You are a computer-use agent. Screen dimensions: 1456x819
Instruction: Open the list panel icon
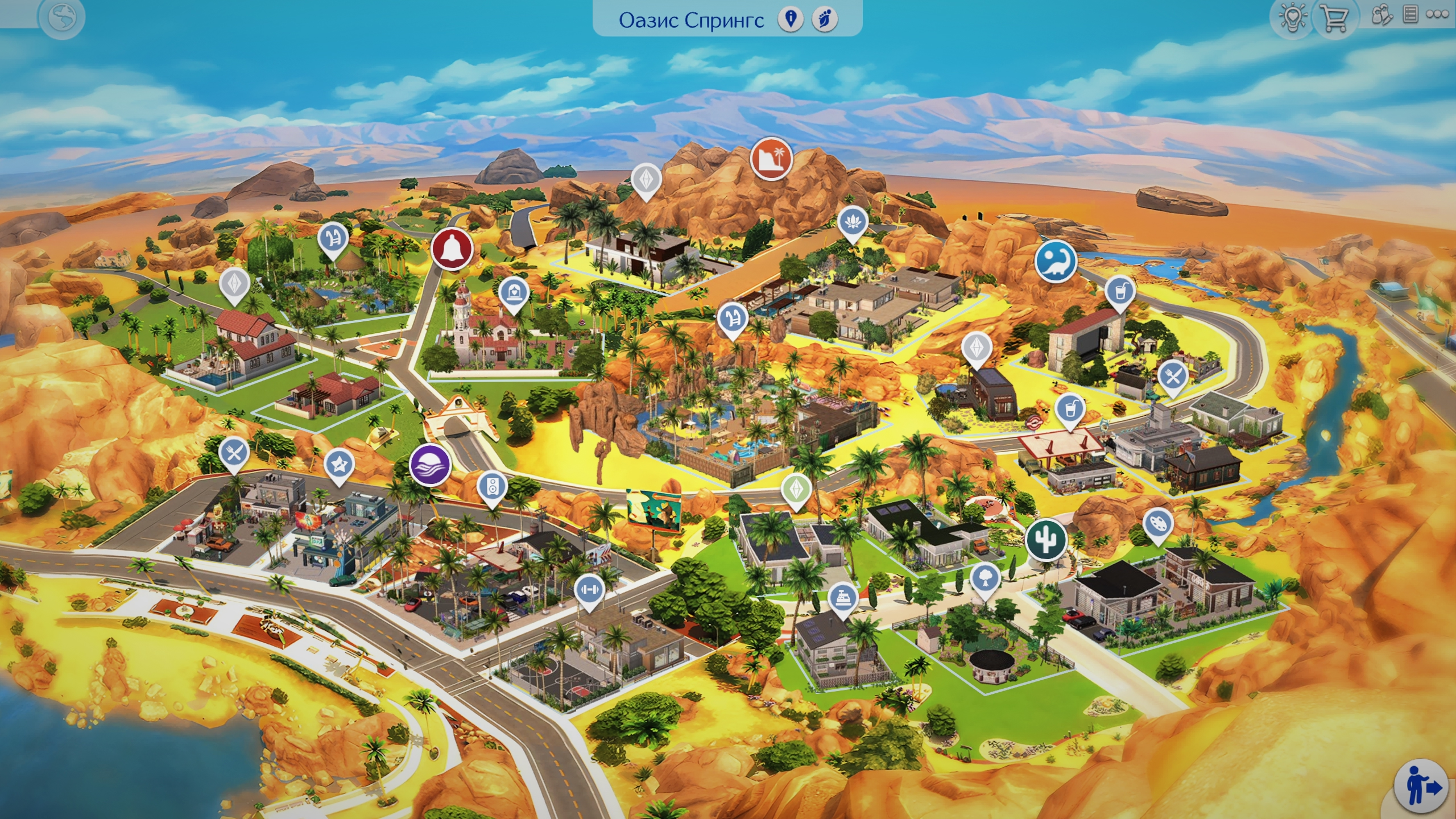coord(1410,15)
